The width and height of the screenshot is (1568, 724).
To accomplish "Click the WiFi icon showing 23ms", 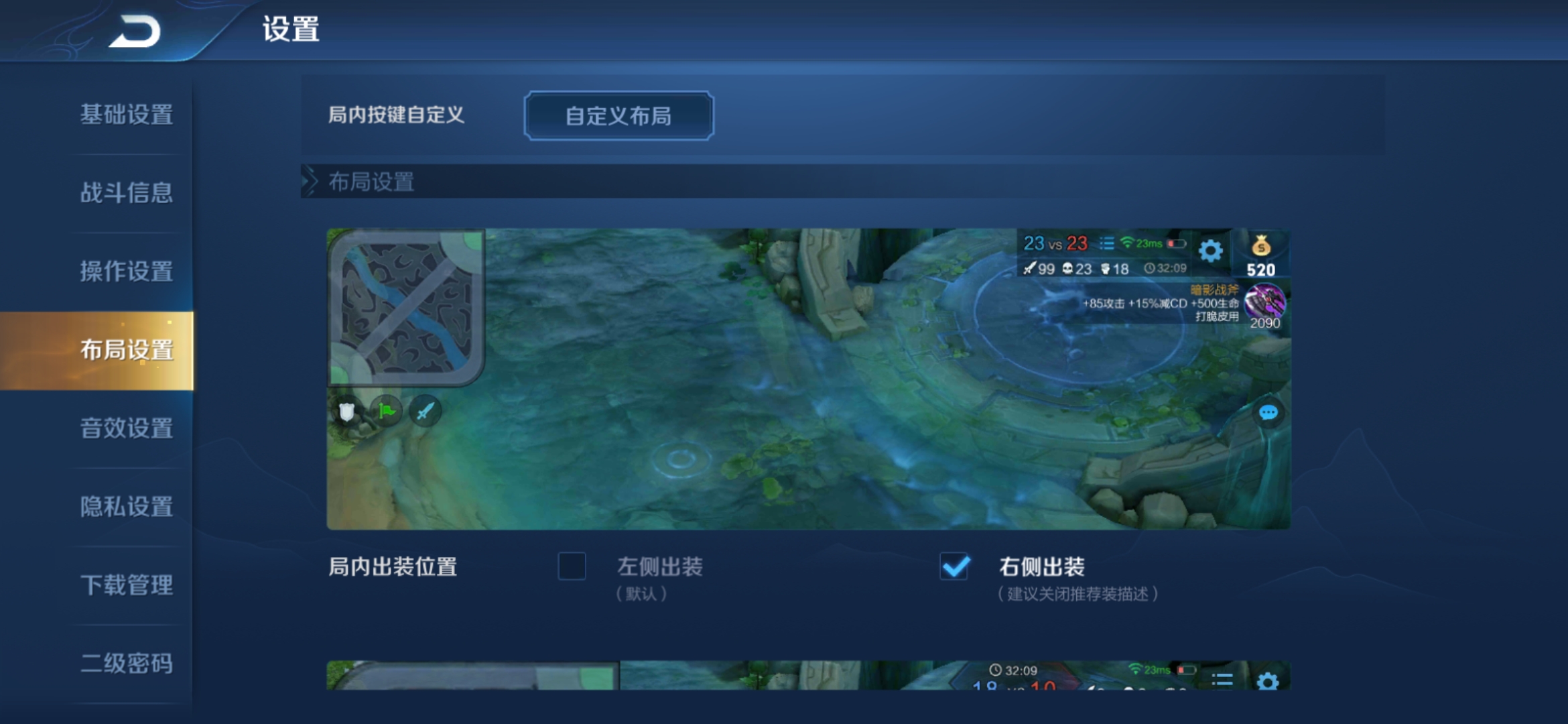I will point(1128,243).
